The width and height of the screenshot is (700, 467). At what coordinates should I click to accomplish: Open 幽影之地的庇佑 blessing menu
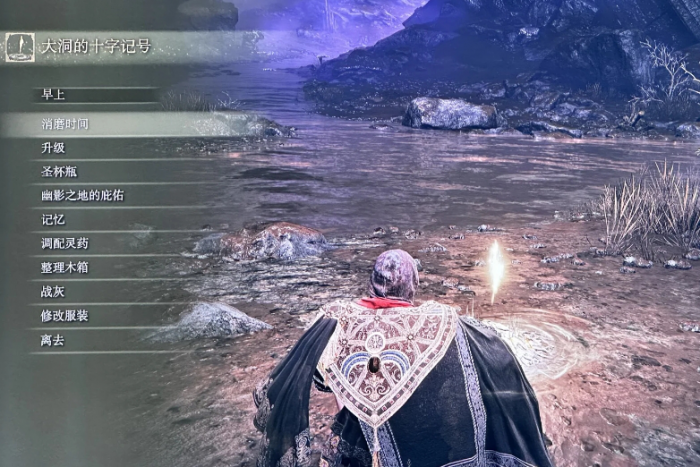tap(82, 196)
